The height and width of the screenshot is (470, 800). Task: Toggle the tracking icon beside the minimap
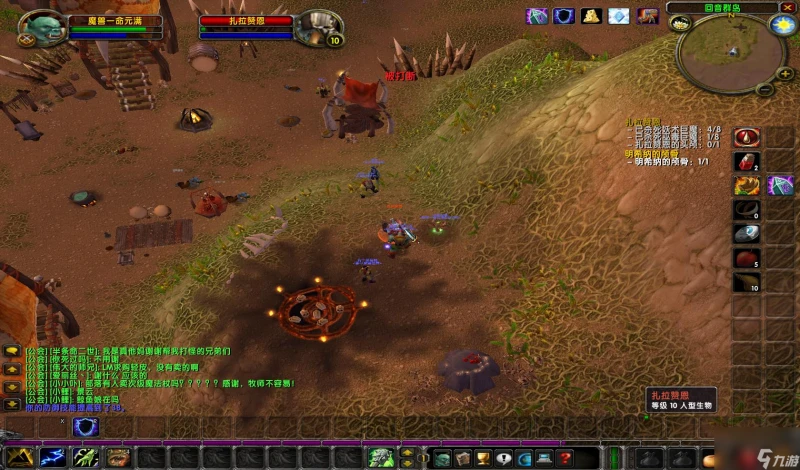pos(681,24)
